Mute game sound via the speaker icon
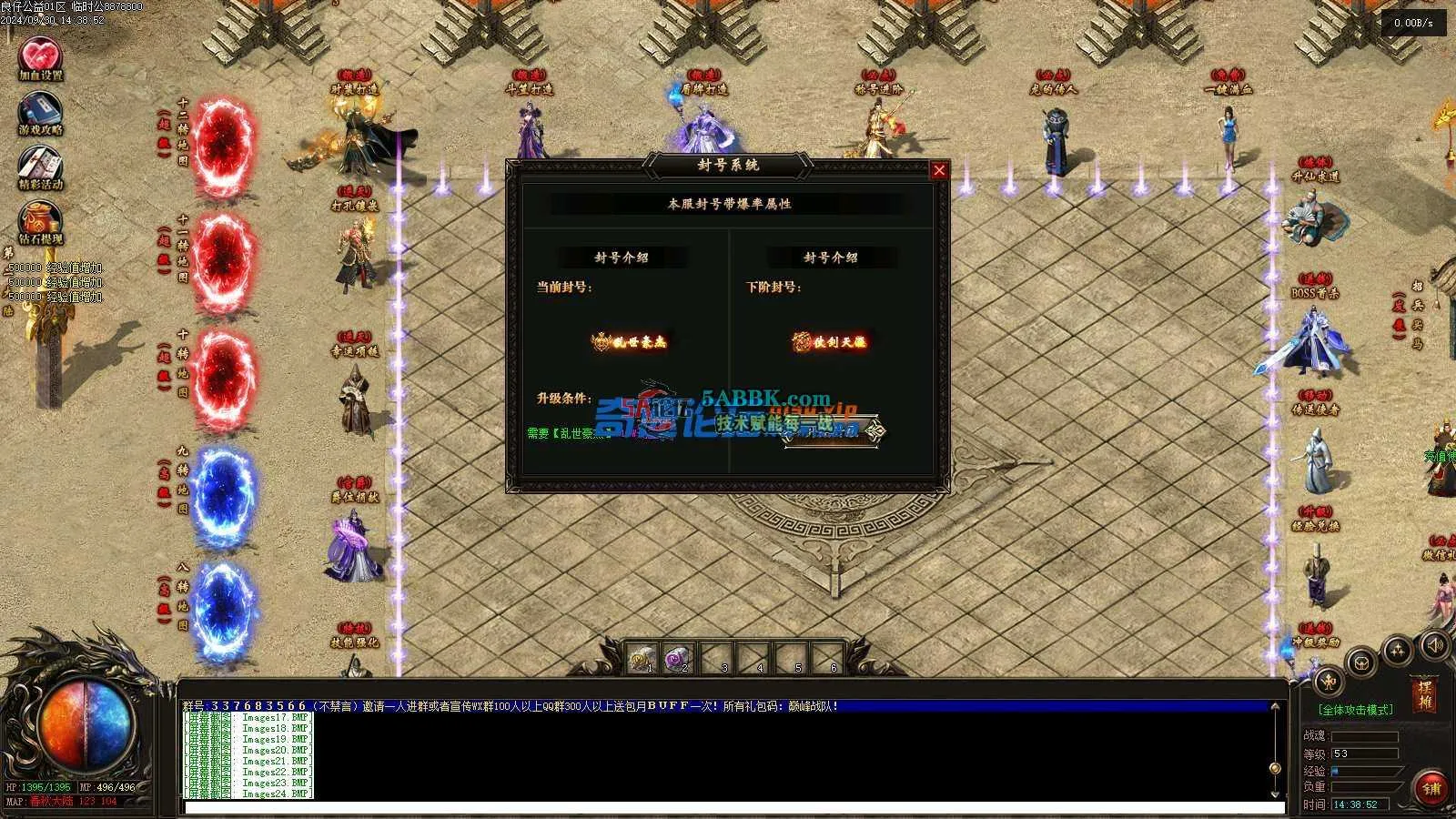Screen dimensions: 1456x819 click(x=1435, y=646)
